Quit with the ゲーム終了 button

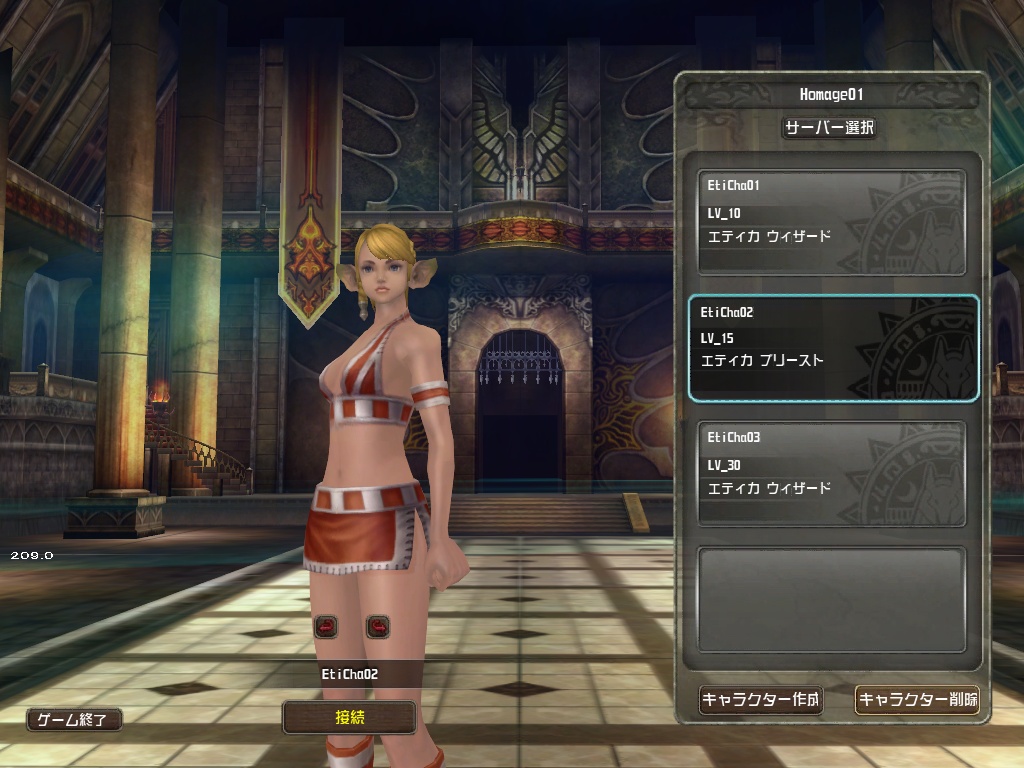tap(75, 719)
